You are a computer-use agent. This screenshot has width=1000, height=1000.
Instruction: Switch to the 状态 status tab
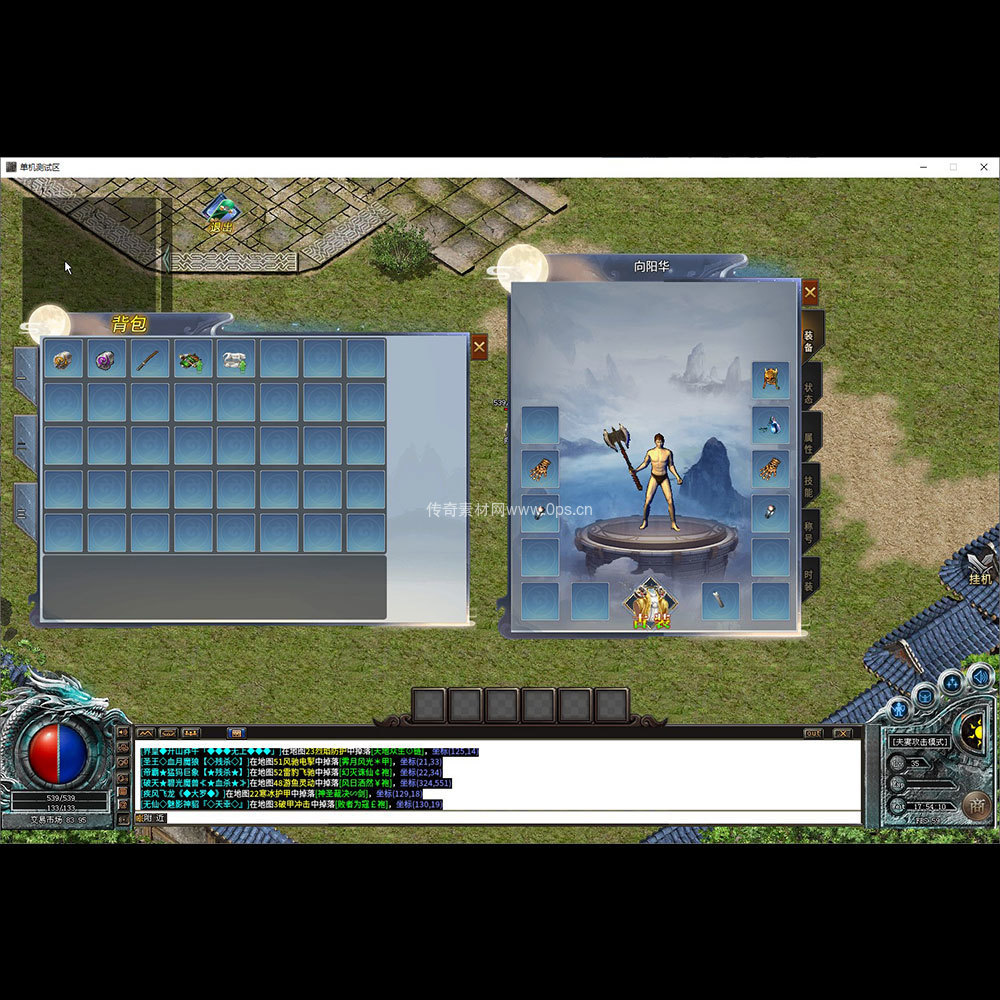[x=809, y=386]
